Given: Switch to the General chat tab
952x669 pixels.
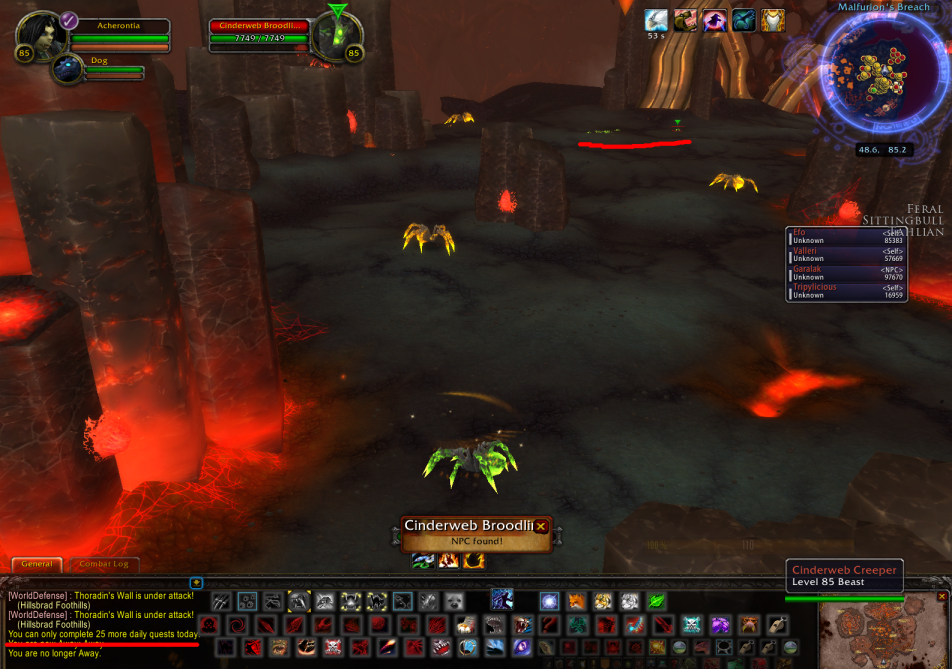Looking at the screenshot, I should point(36,565).
